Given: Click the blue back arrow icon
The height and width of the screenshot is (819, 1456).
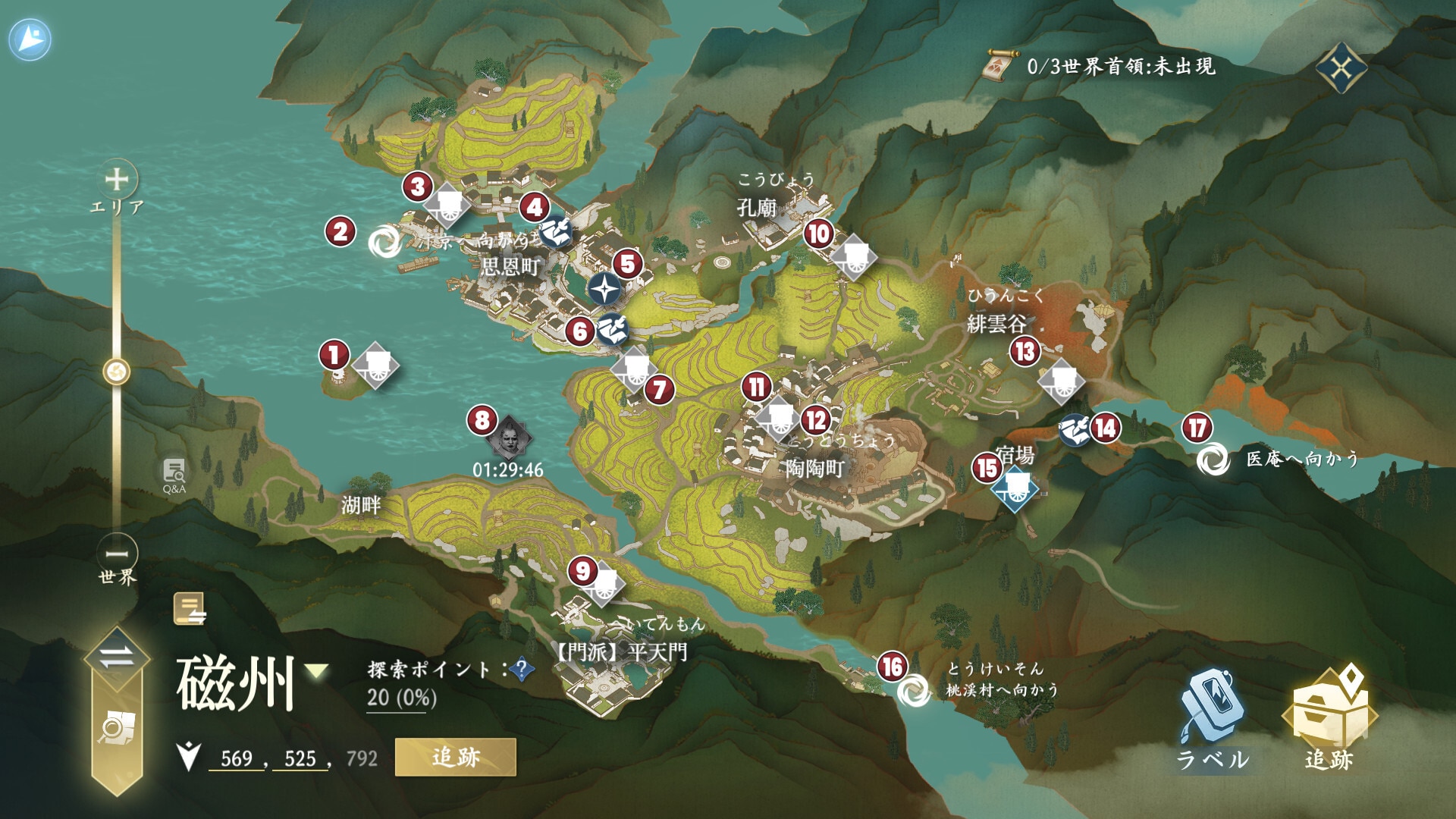Looking at the screenshot, I should 30,39.
